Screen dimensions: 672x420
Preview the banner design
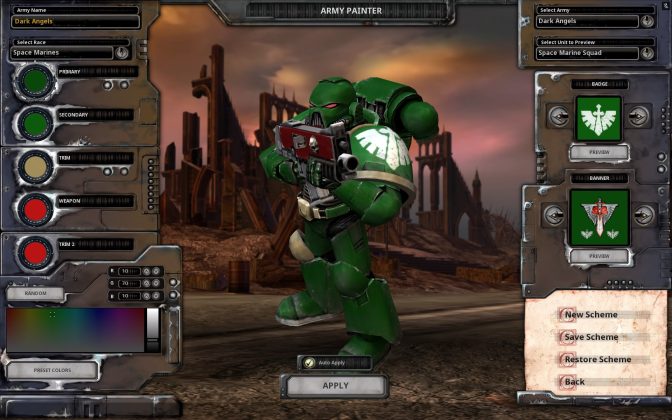pyautogui.click(x=598, y=256)
